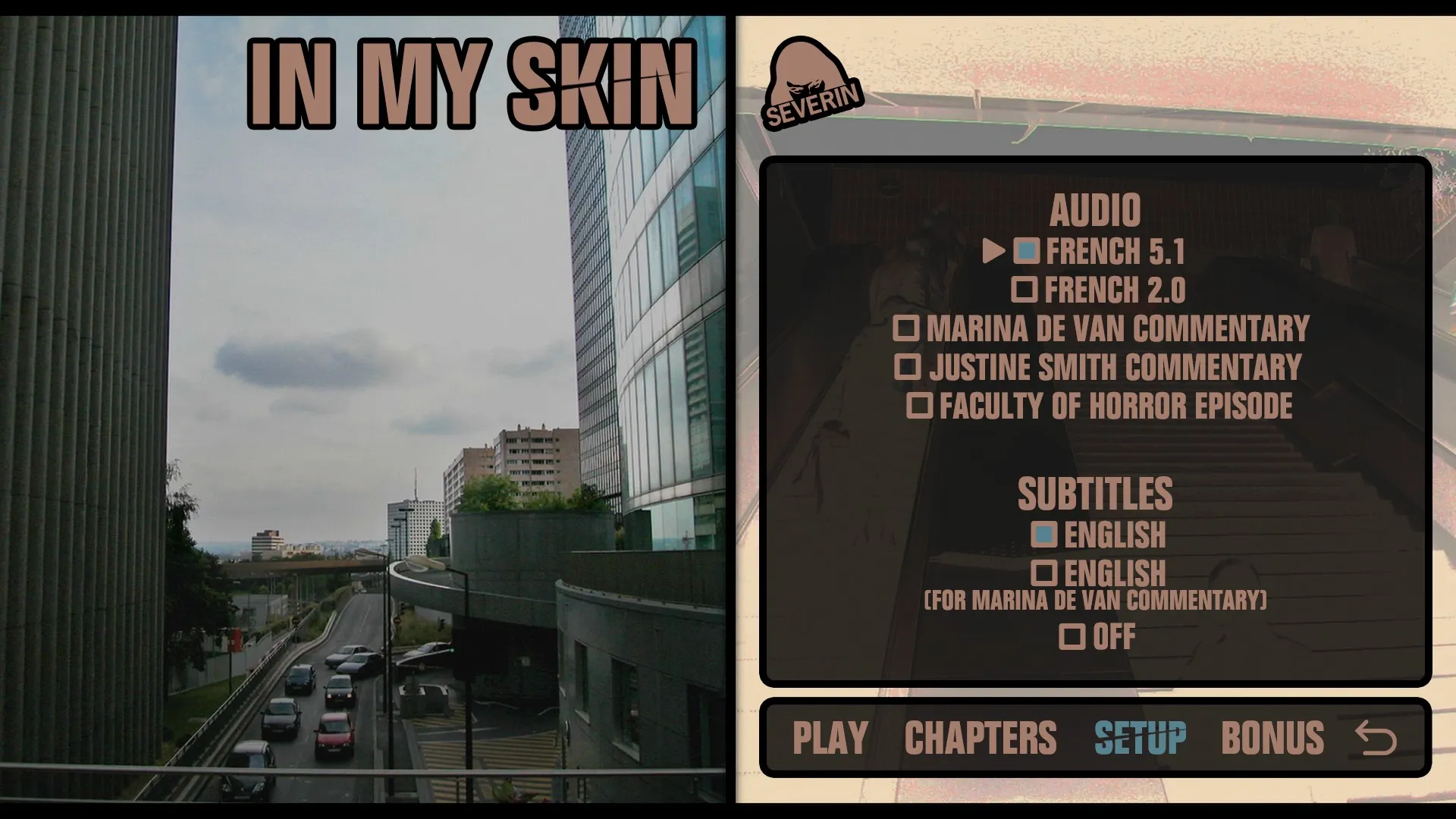Click the cityscape photo on the left
Image resolution: width=1456 pixels, height=819 pixels.
(x=364, y=455)
